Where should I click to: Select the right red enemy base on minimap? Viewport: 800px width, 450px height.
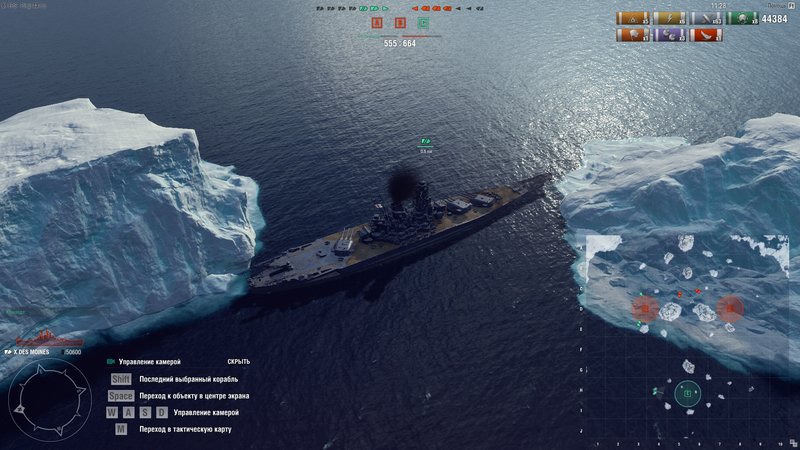coord(730,307)
